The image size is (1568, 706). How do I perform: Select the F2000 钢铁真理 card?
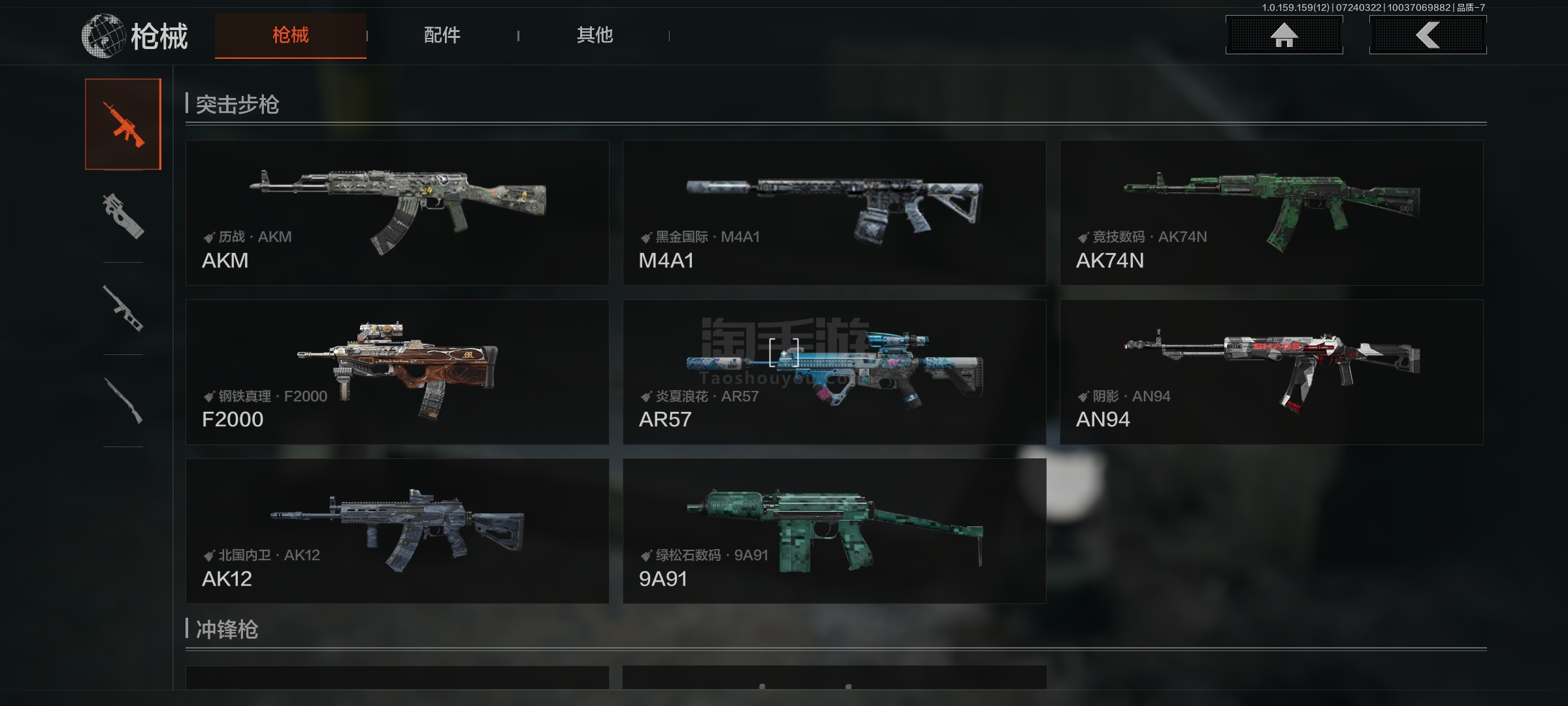coord(397,372)
